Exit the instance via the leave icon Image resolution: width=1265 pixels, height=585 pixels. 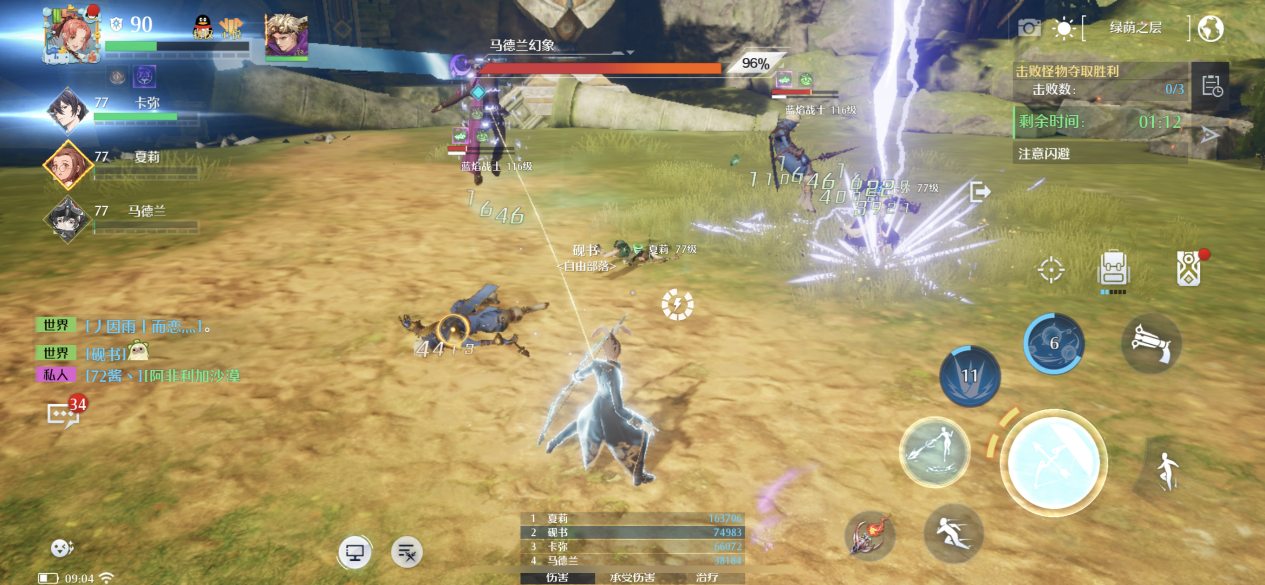[980, 191]
